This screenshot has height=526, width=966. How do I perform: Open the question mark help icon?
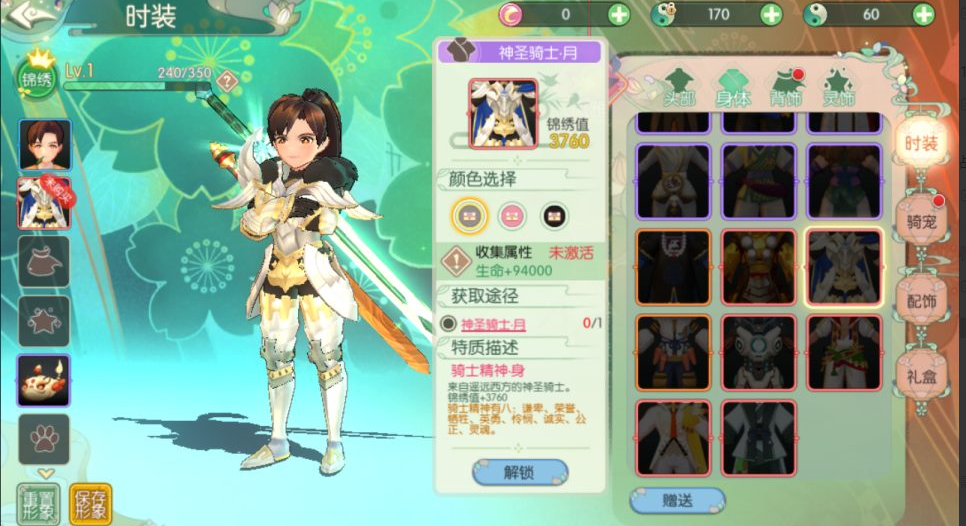point(228,81)
